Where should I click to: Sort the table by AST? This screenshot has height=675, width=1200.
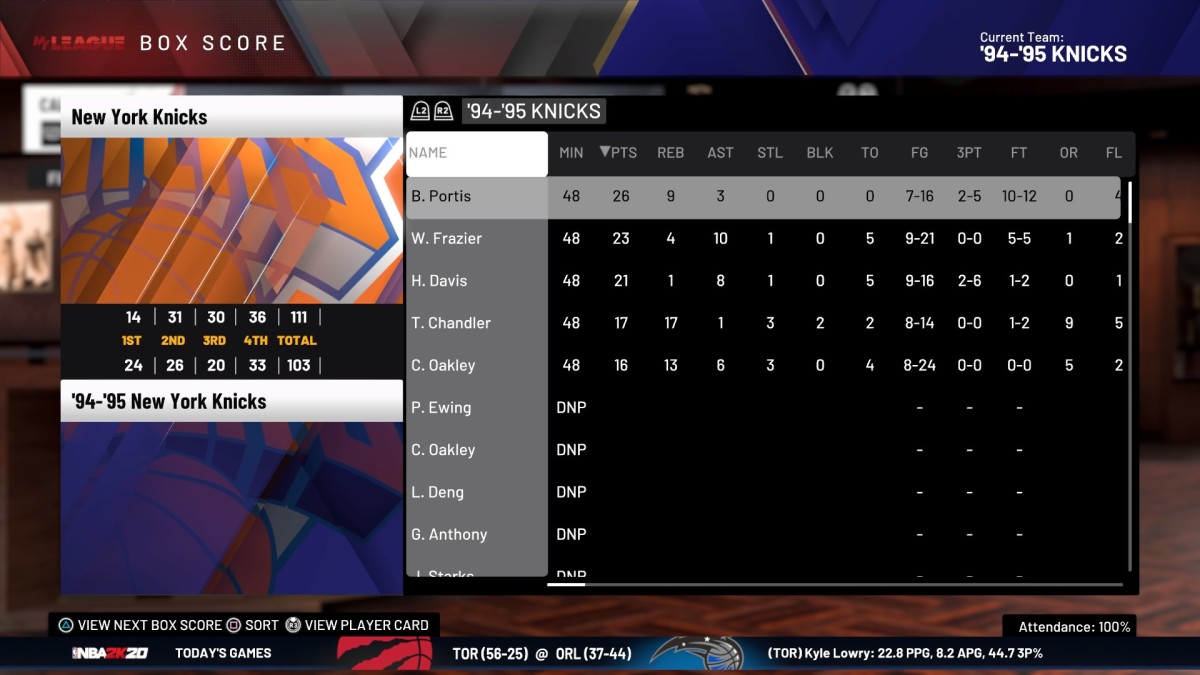pos(720,153)
